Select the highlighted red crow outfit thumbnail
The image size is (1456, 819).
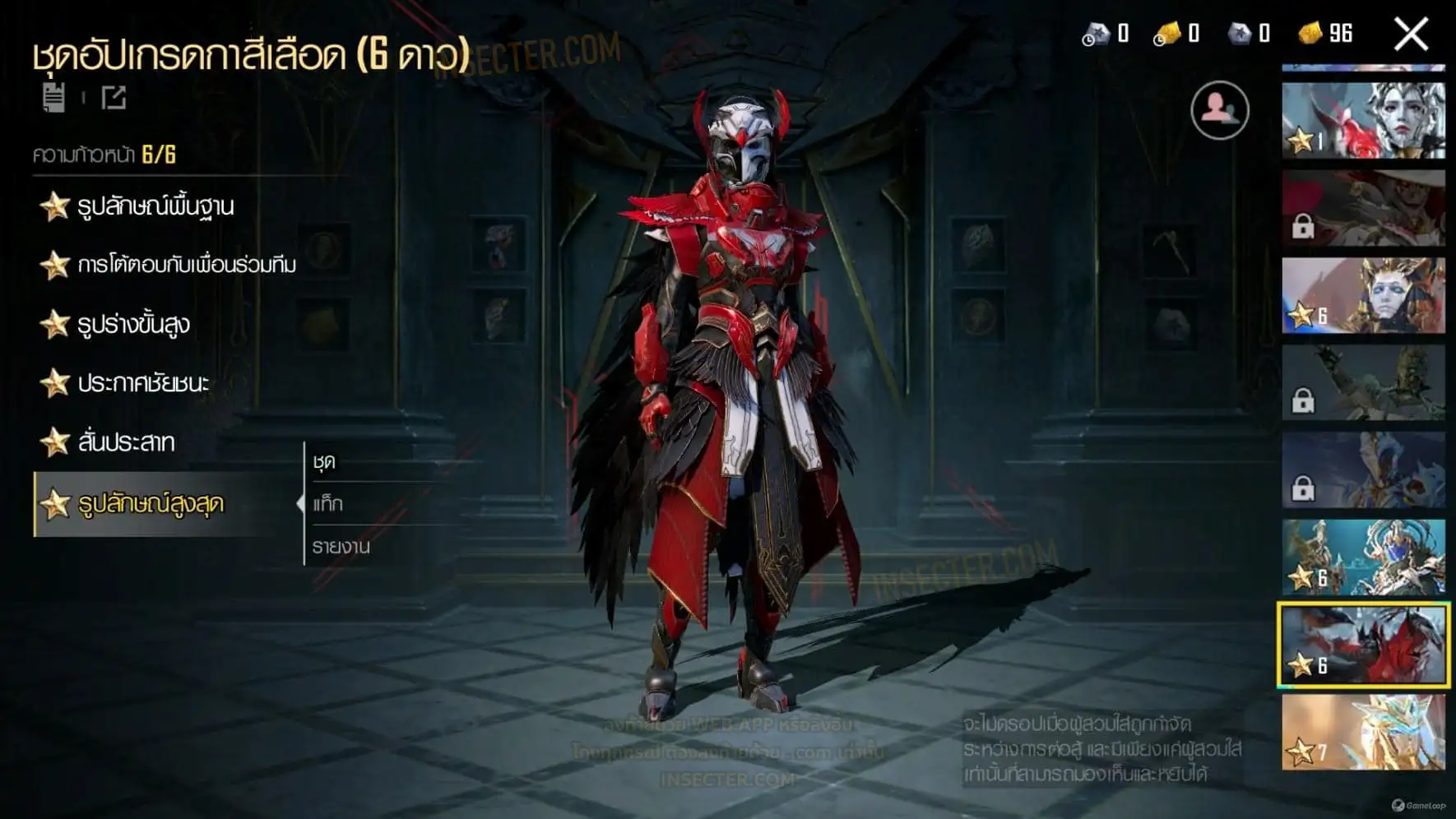[x=1363, y=645]
